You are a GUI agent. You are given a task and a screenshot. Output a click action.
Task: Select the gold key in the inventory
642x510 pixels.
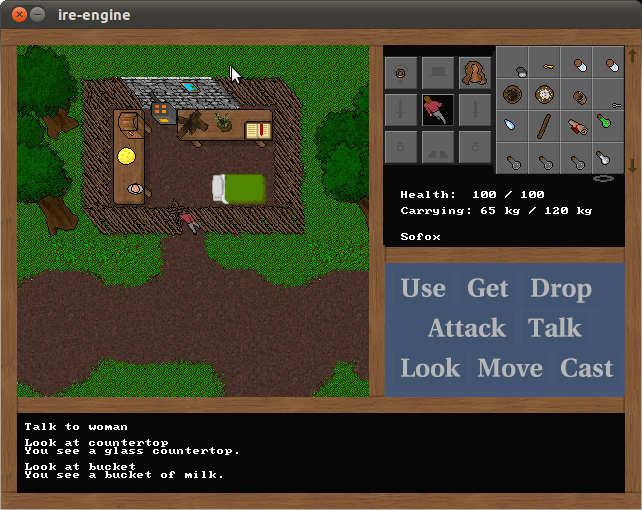[x=547, y=66]
